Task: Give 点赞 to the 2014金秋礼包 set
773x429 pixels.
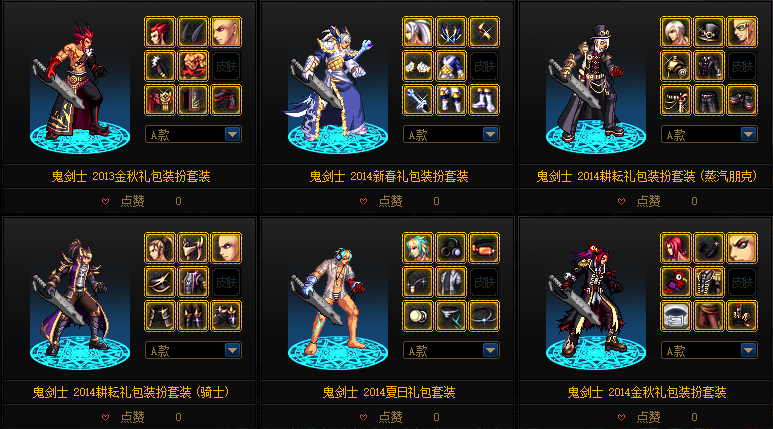Action: click(640, 417)
